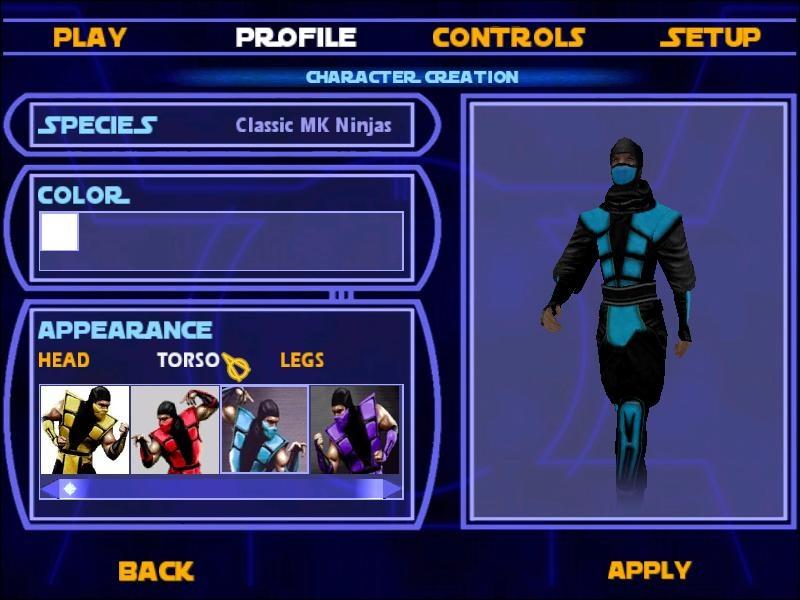The width and height of the screenshot is (800, 600).
Task: Click the appearance list left arrow
Action: [48, 489]
